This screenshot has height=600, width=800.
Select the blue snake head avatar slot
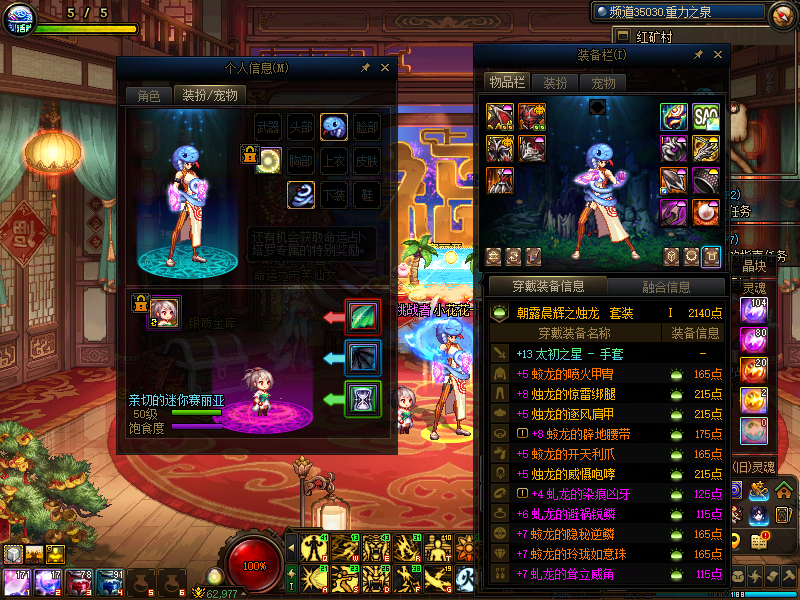[x=333, y=127]
